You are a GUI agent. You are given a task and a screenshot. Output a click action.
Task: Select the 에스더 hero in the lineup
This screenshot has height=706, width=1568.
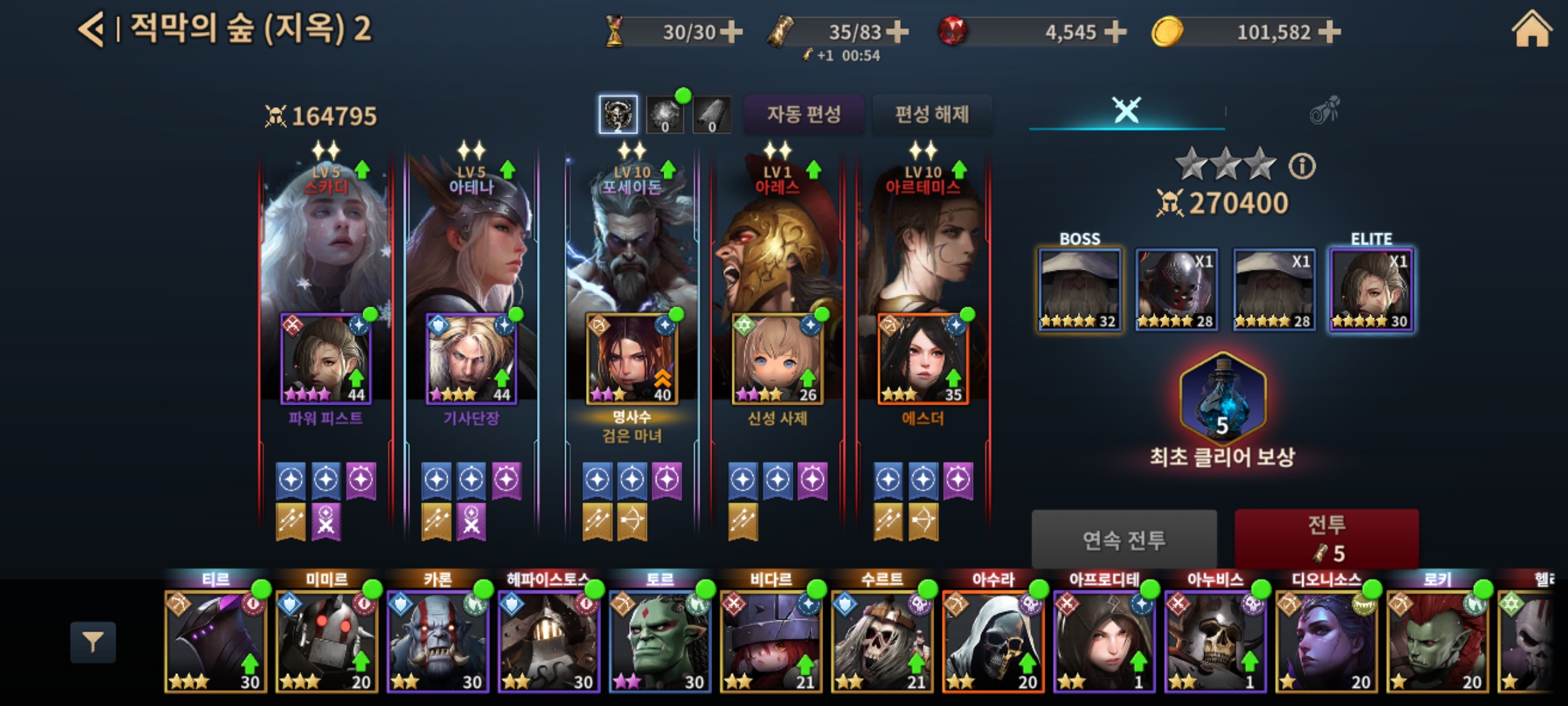[x=923, y=358]
